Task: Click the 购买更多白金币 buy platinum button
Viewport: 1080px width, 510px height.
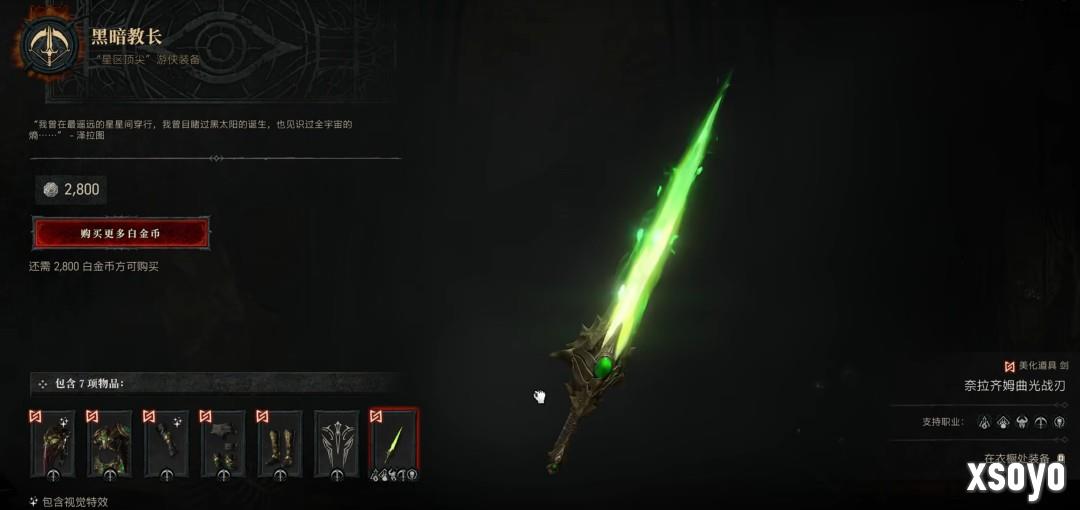Action: click(x=121, y=233)
